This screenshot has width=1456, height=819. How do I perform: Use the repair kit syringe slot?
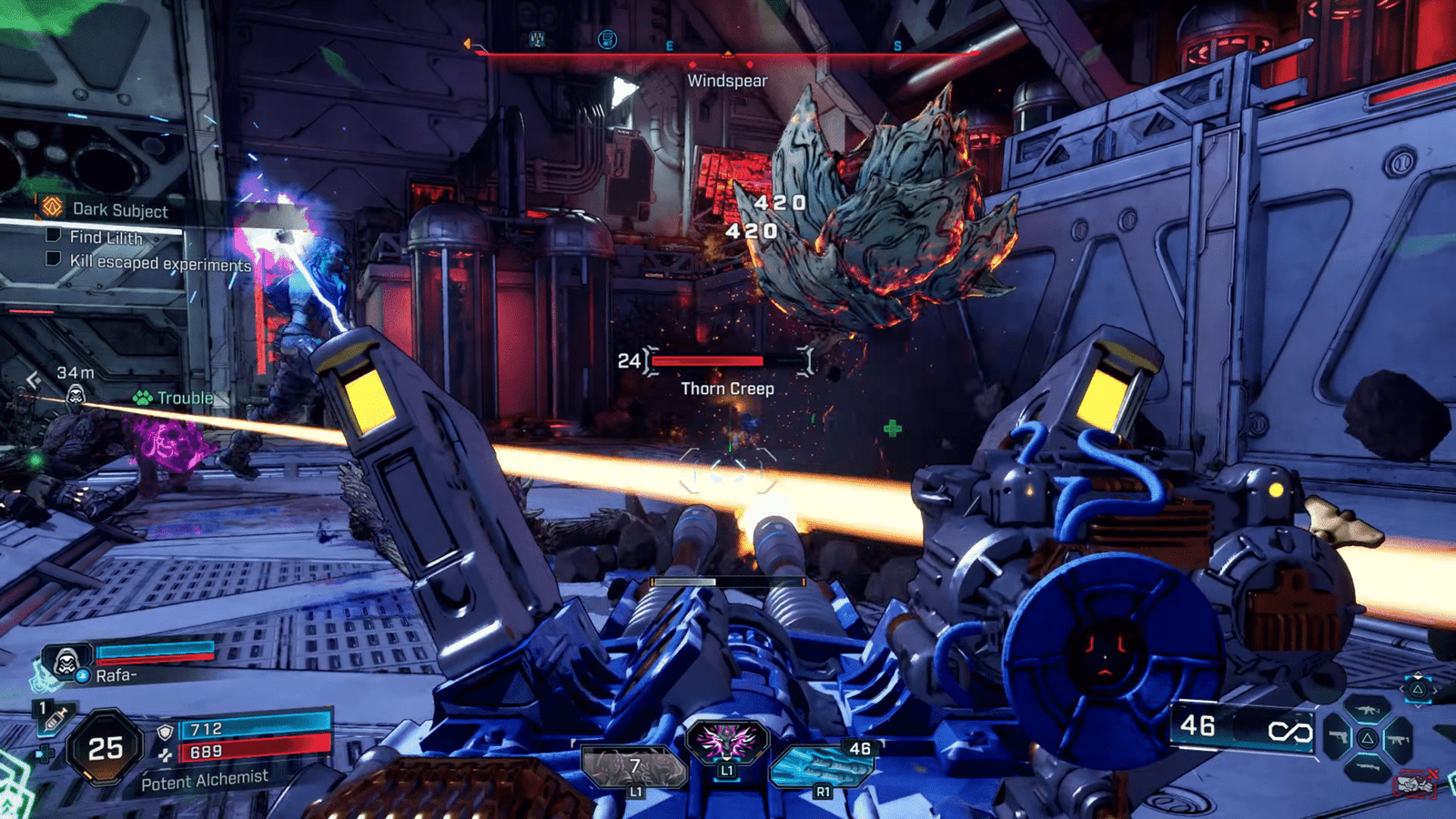pos(54,719)
